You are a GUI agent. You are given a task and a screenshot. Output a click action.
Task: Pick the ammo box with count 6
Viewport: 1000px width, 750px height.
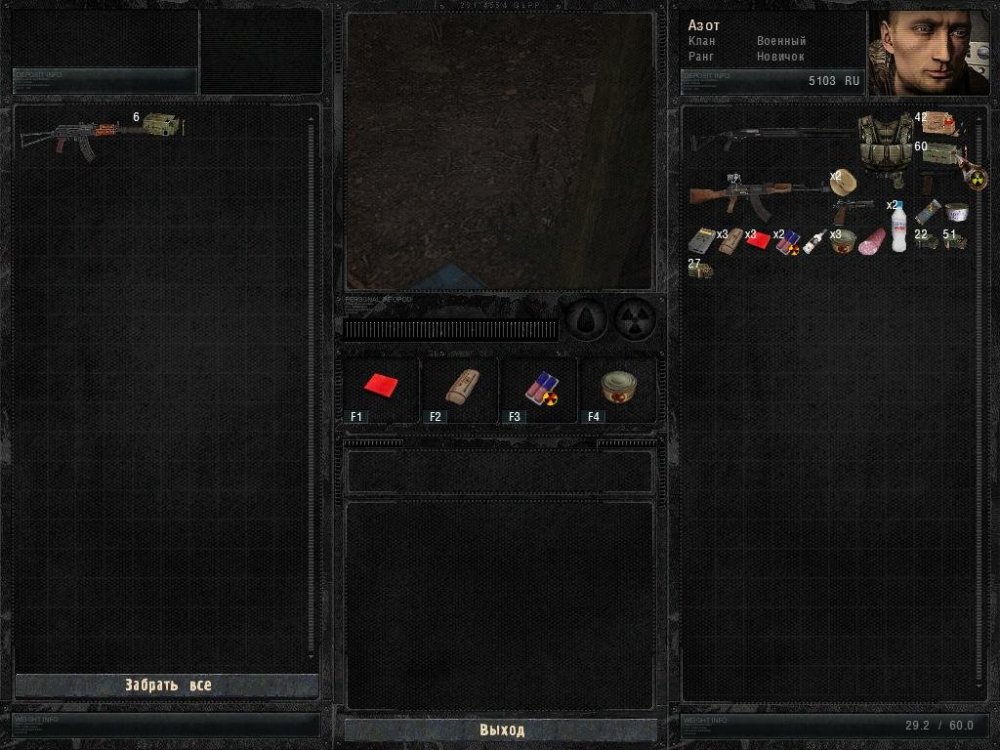pos(160,126)
